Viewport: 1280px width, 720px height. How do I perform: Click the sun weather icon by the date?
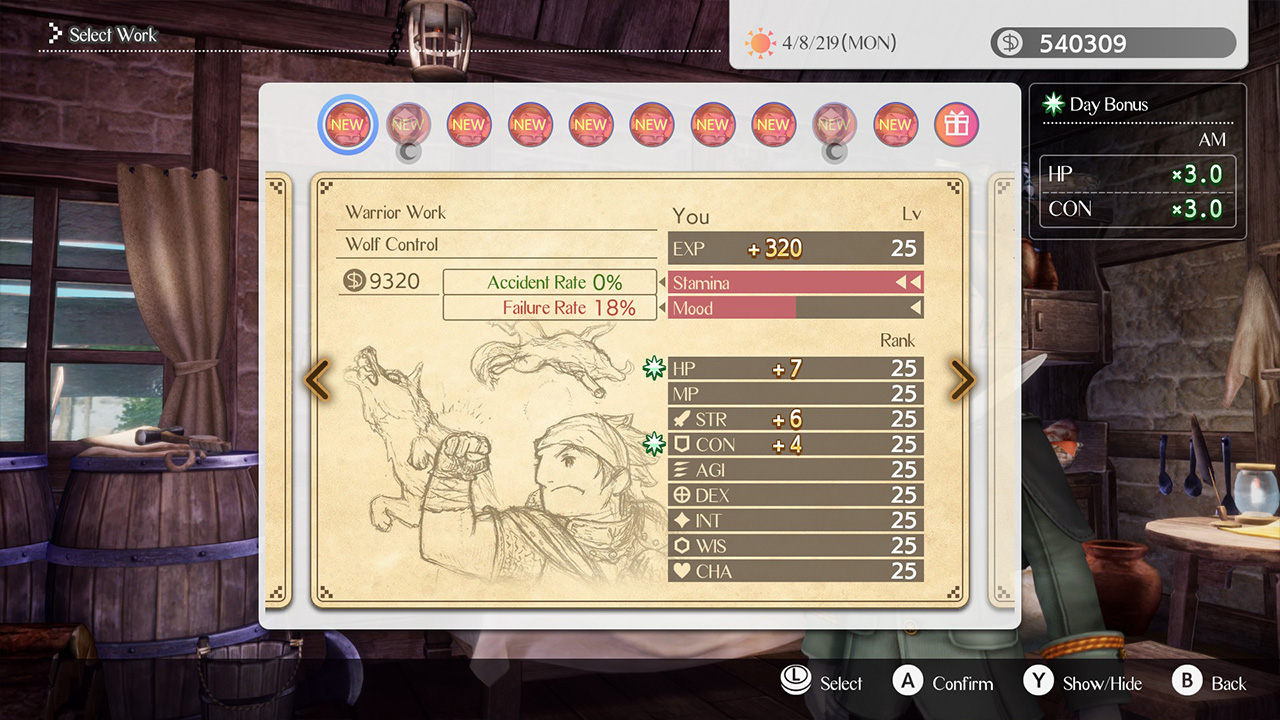coord(760,42)
